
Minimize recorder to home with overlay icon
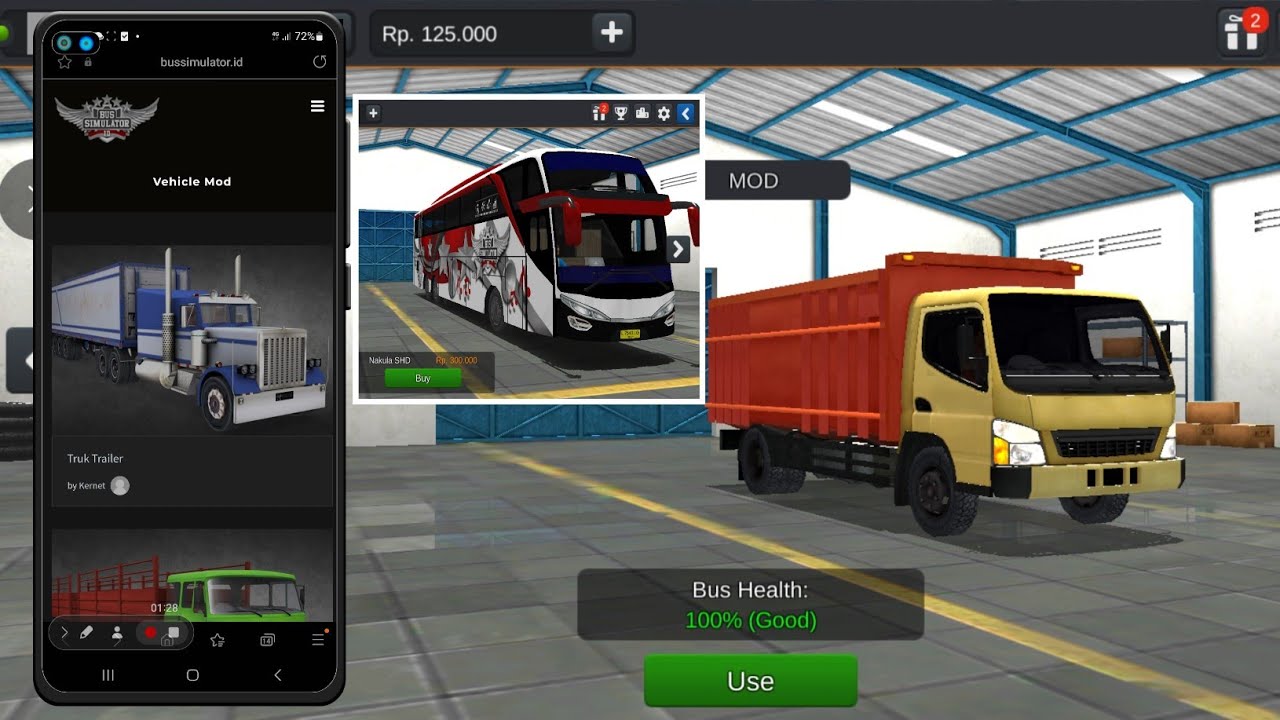click(x=173, y=636)
